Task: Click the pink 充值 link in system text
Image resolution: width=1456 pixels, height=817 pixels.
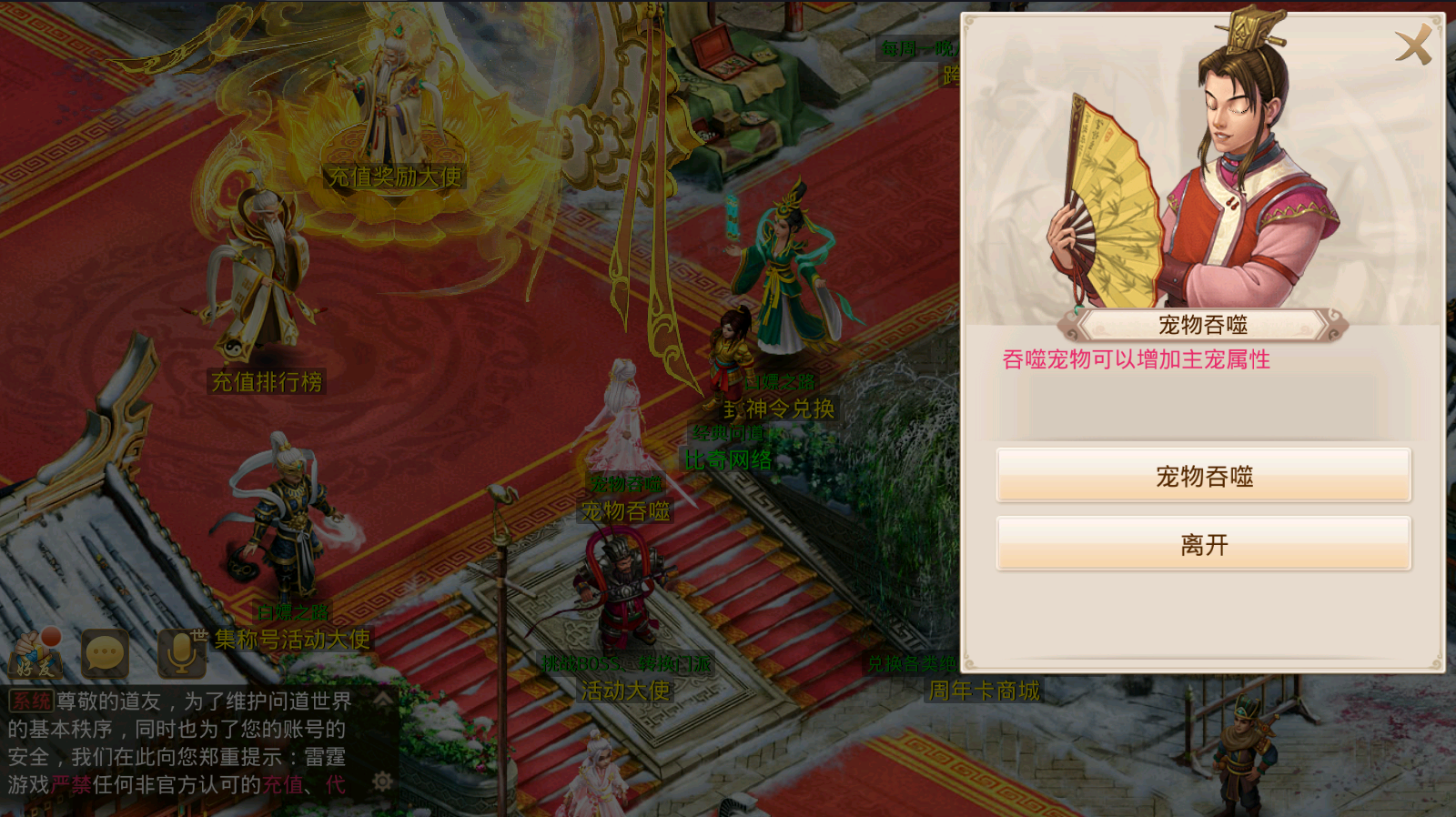Action: (x=284, y=784)
